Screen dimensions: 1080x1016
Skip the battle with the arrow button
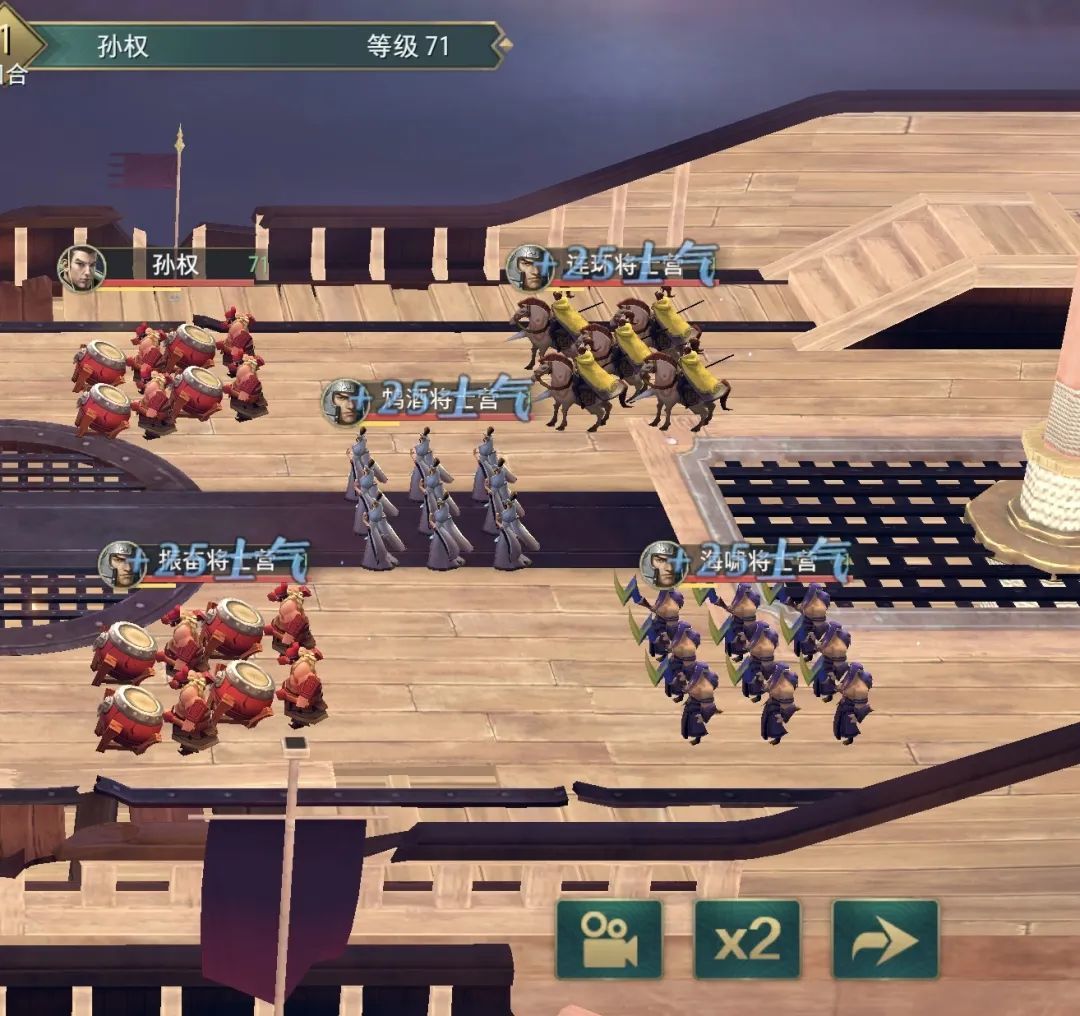point(885,939)
